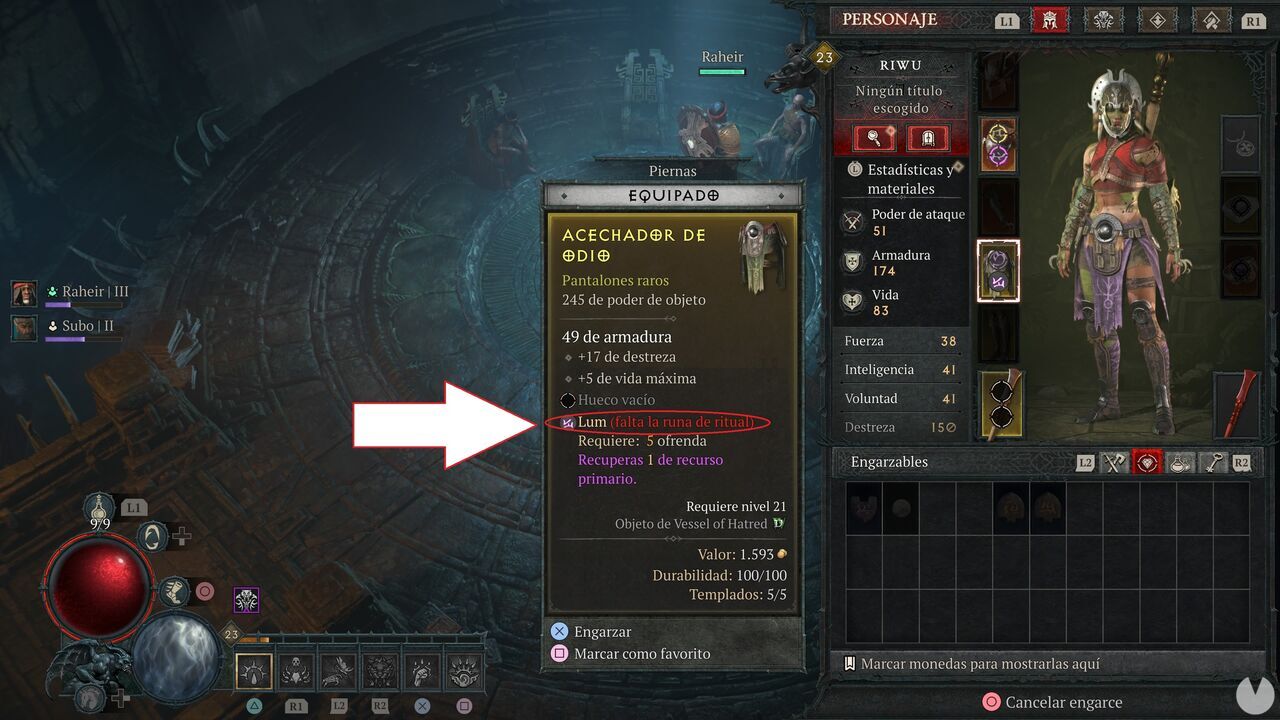Open the crossed axes category in Engarzables
This screenshot has height=720, width=1280.
click(x=1114, y=462)
